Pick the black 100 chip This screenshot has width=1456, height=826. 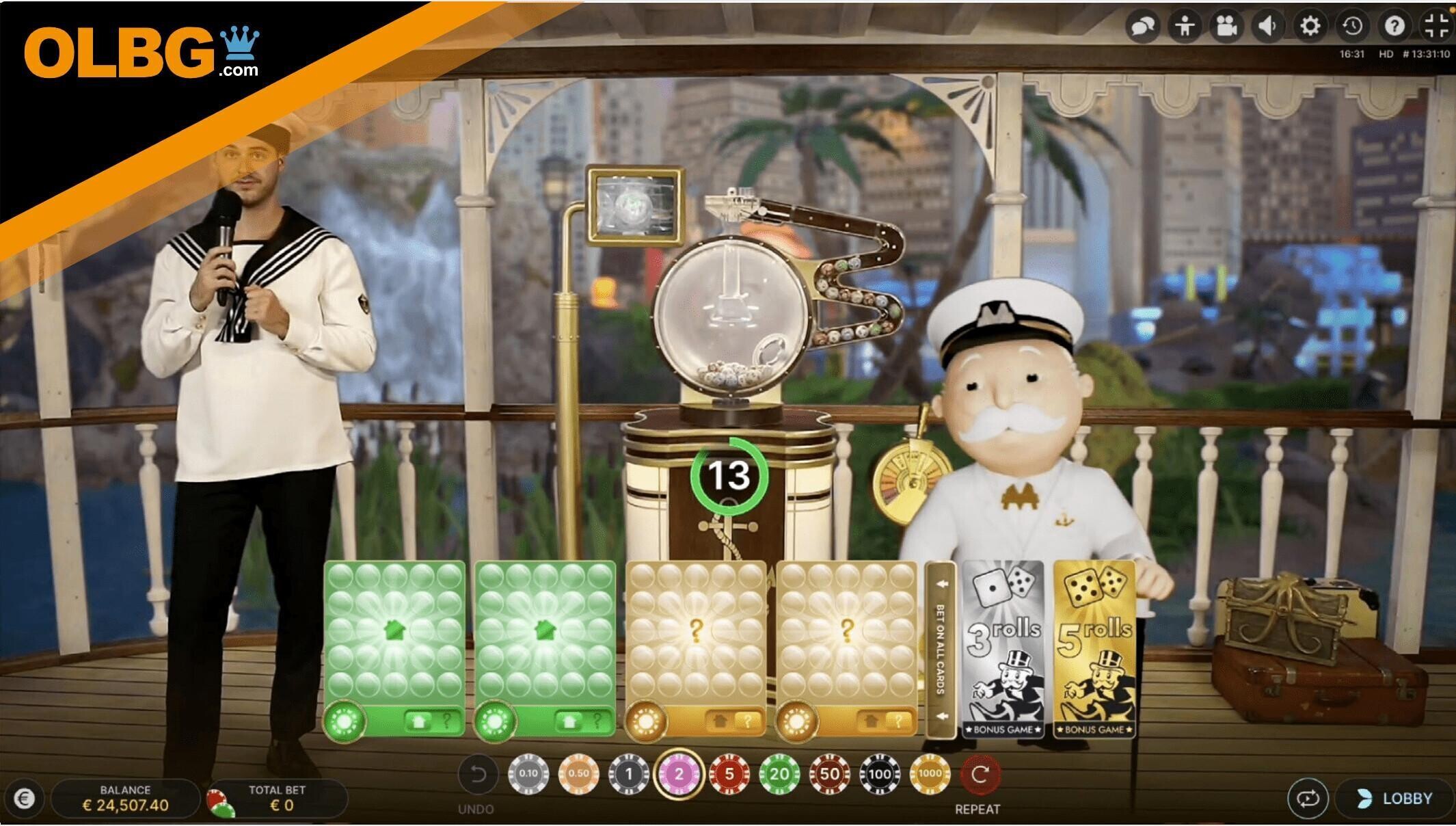tap(880, 774)
